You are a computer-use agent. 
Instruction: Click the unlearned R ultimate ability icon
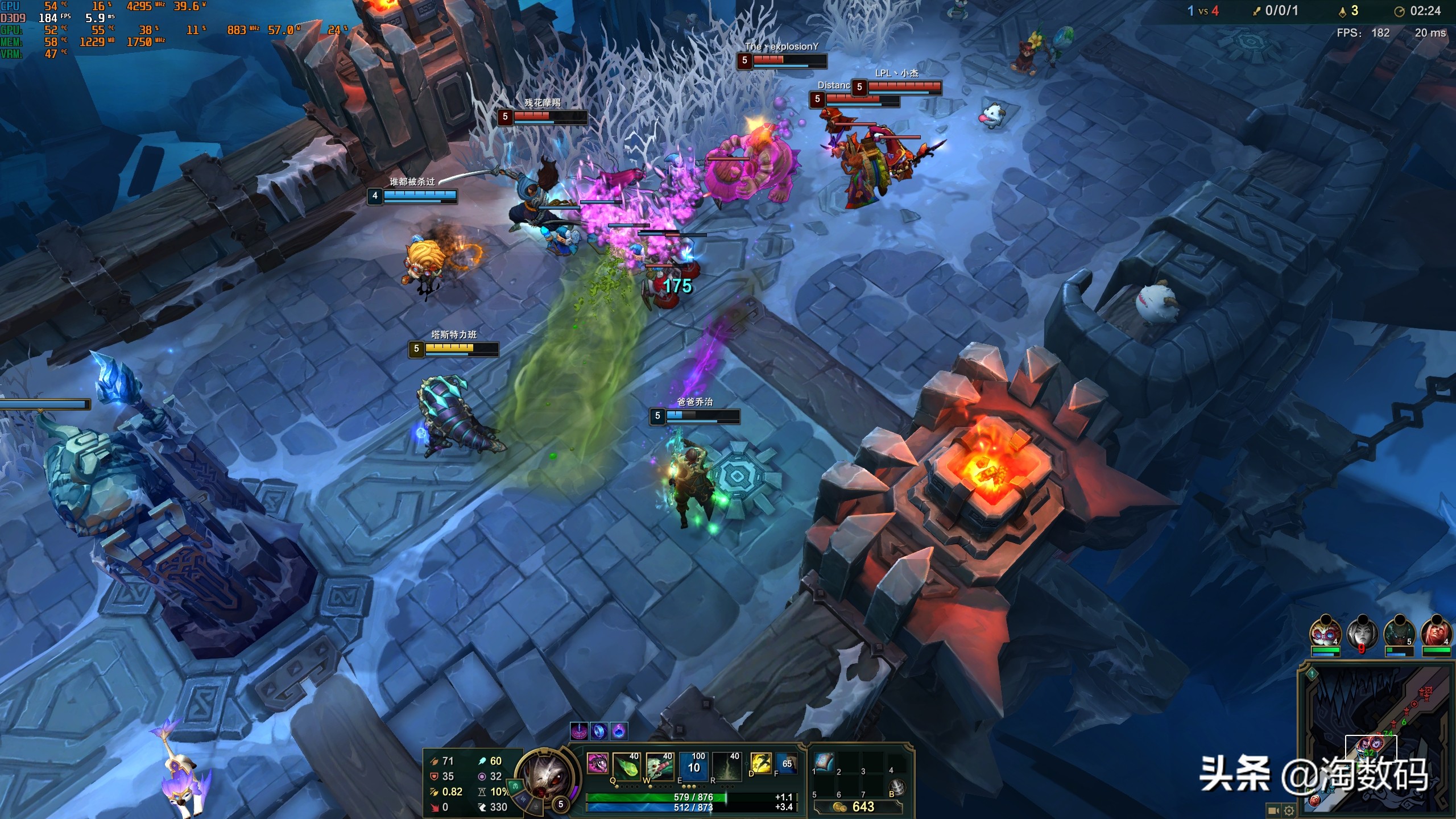click(x=727, y=765)
